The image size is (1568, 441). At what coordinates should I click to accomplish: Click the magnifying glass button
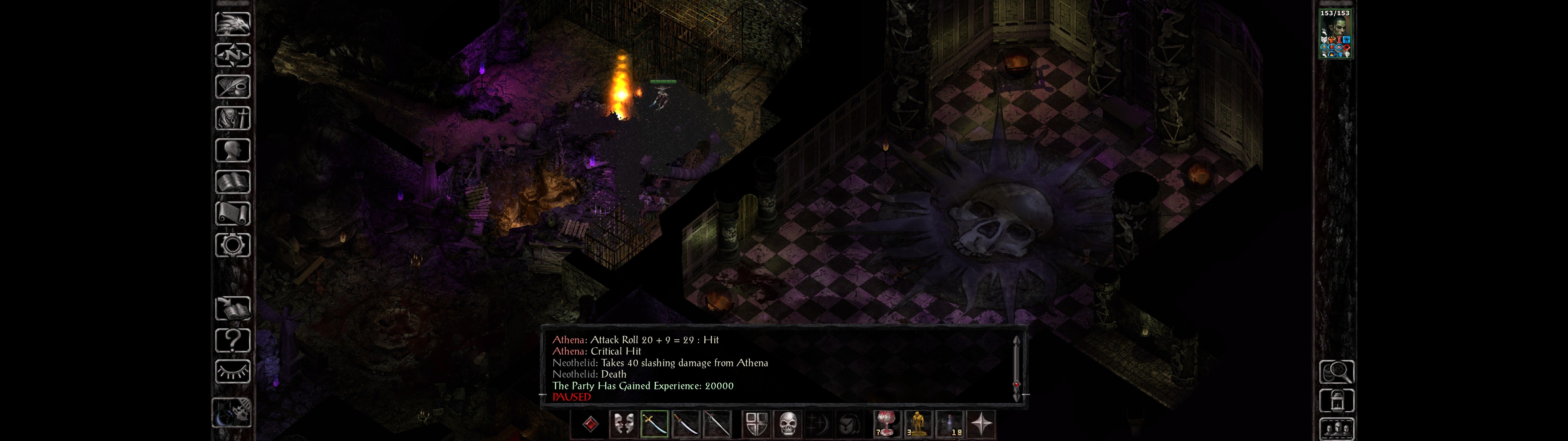coord(1336,371)
